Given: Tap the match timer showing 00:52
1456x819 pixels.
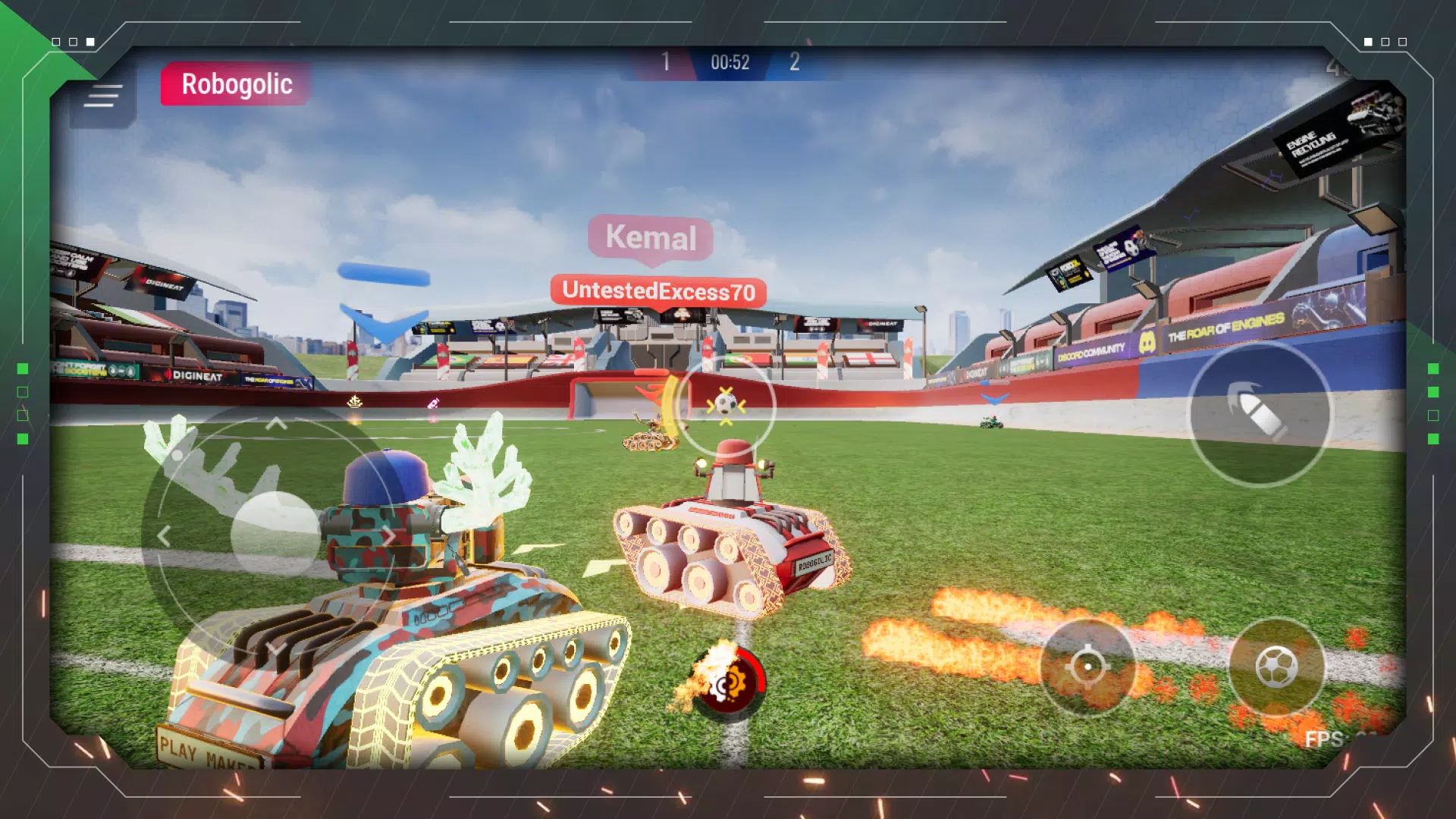Looking at the screenshot, I should click(730, 62).
